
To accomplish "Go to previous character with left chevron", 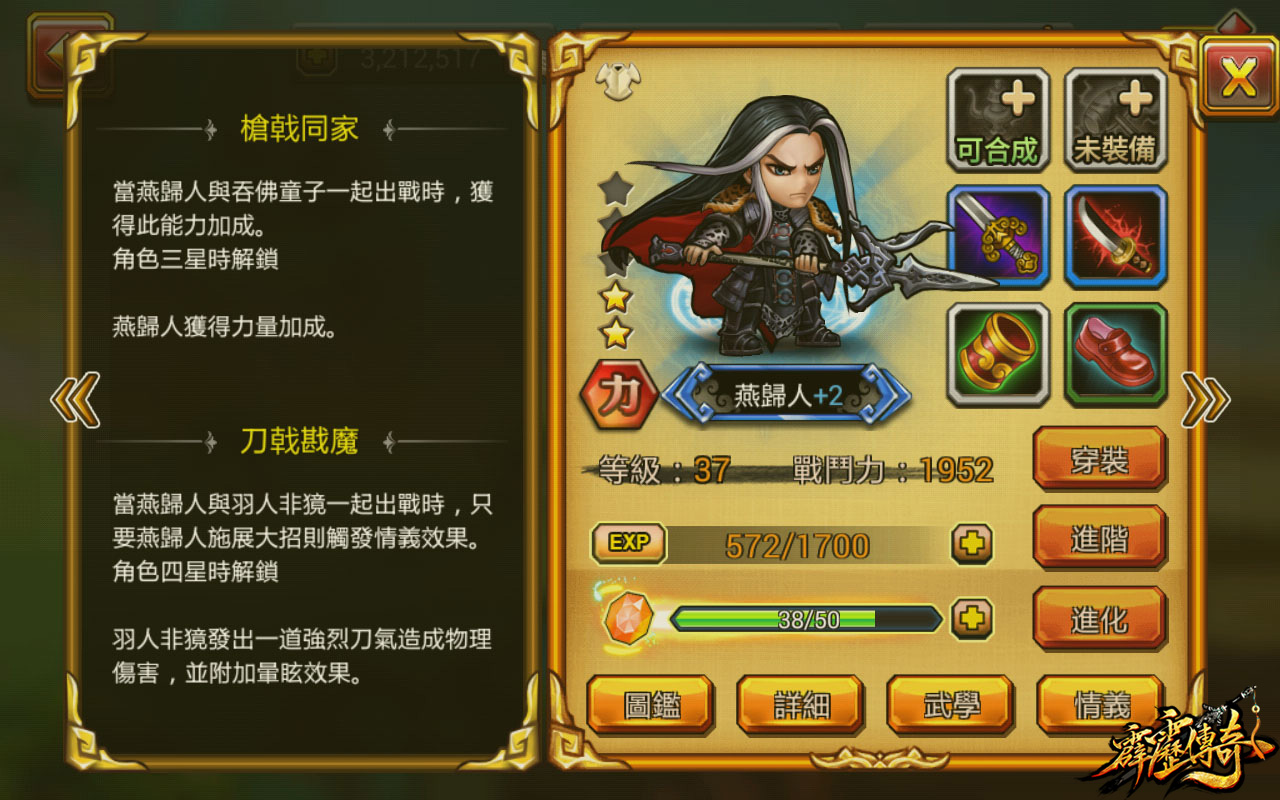I will click(74, 398).
